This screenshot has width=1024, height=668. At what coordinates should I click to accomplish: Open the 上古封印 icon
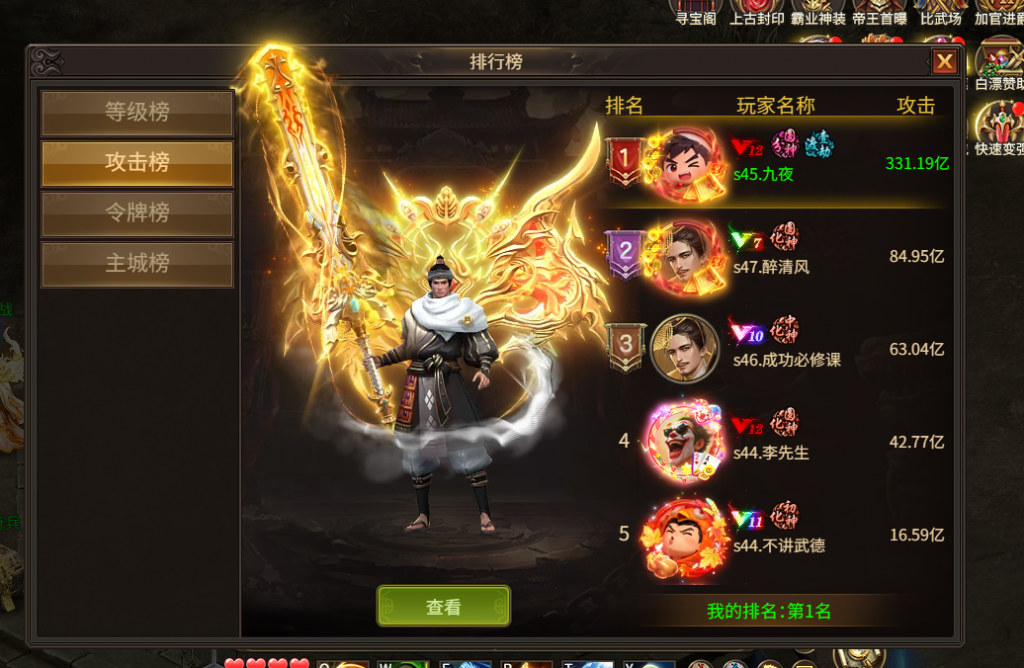pyautogui.click(x=756, y=12)
